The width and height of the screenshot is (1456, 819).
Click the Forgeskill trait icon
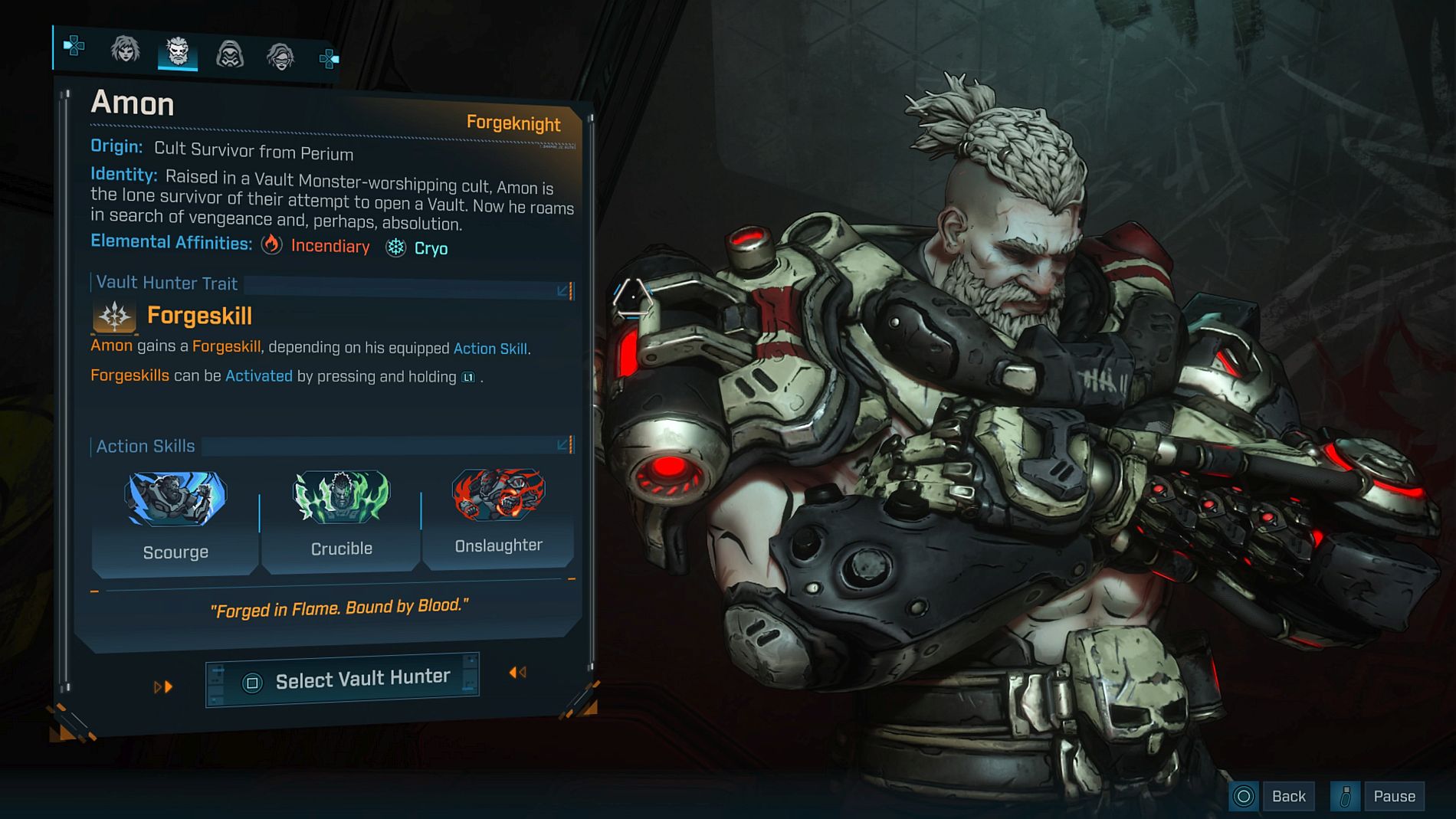(114, 316)
